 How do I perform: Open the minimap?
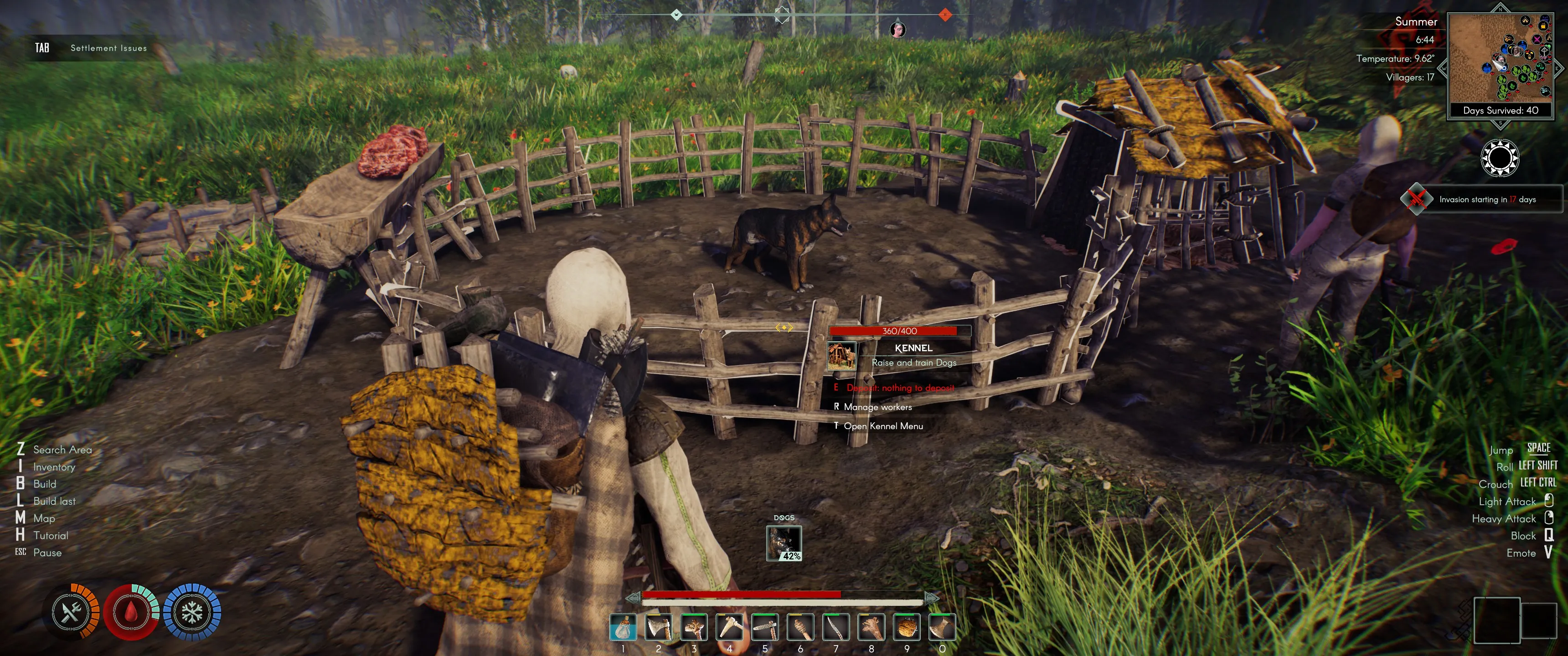(1501, 58)
